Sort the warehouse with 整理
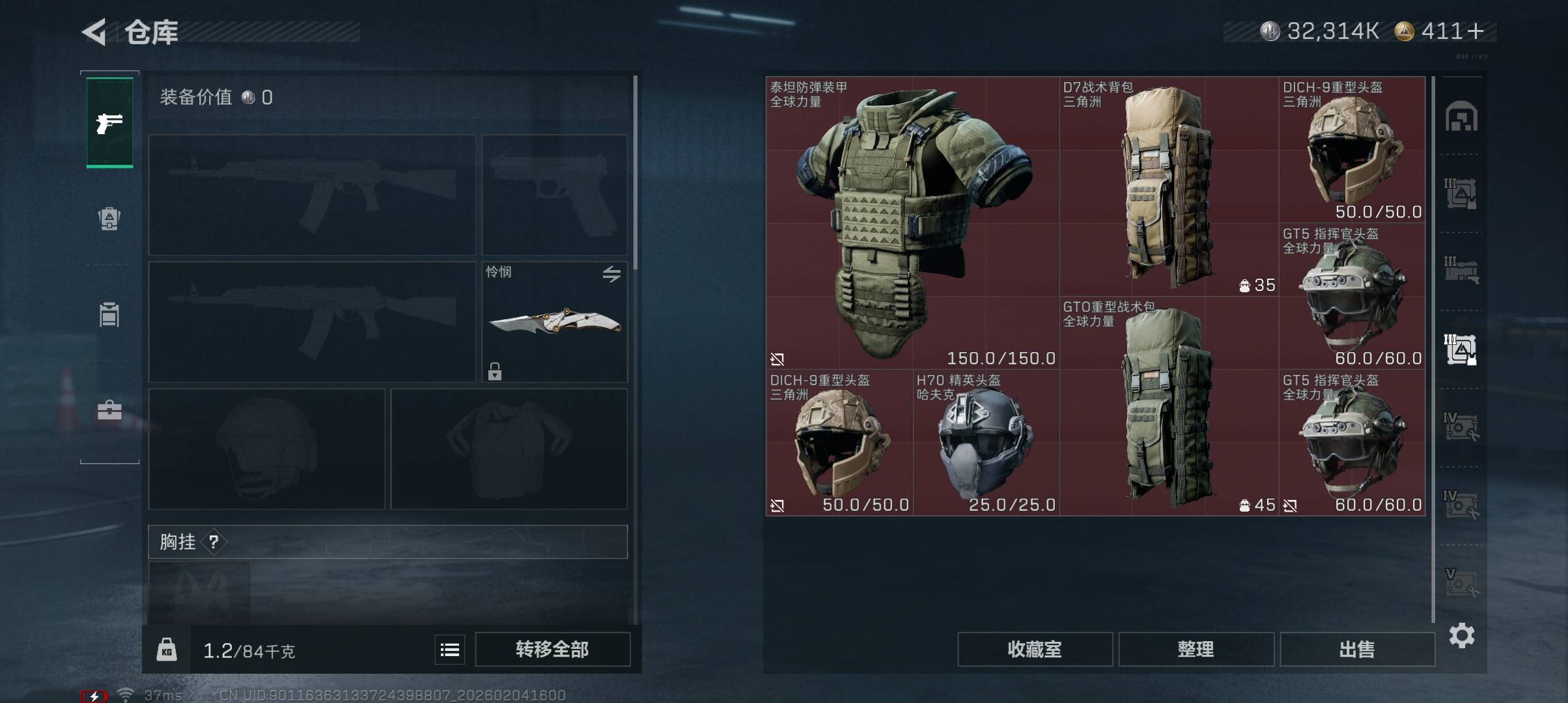This screenshot has height=703, width=1568. point(1196,649)
